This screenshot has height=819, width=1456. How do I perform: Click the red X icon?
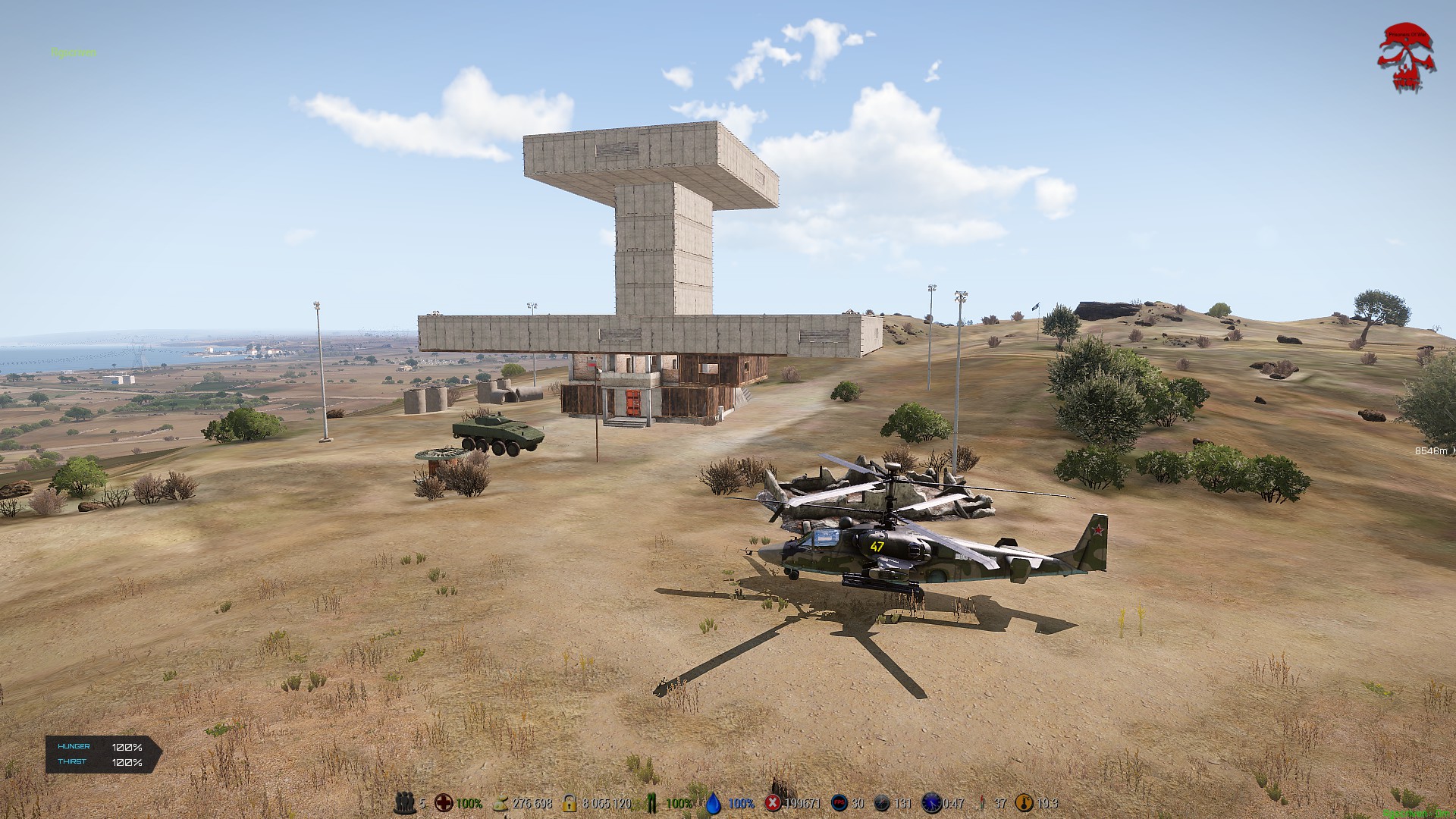(x=773, y=803)
